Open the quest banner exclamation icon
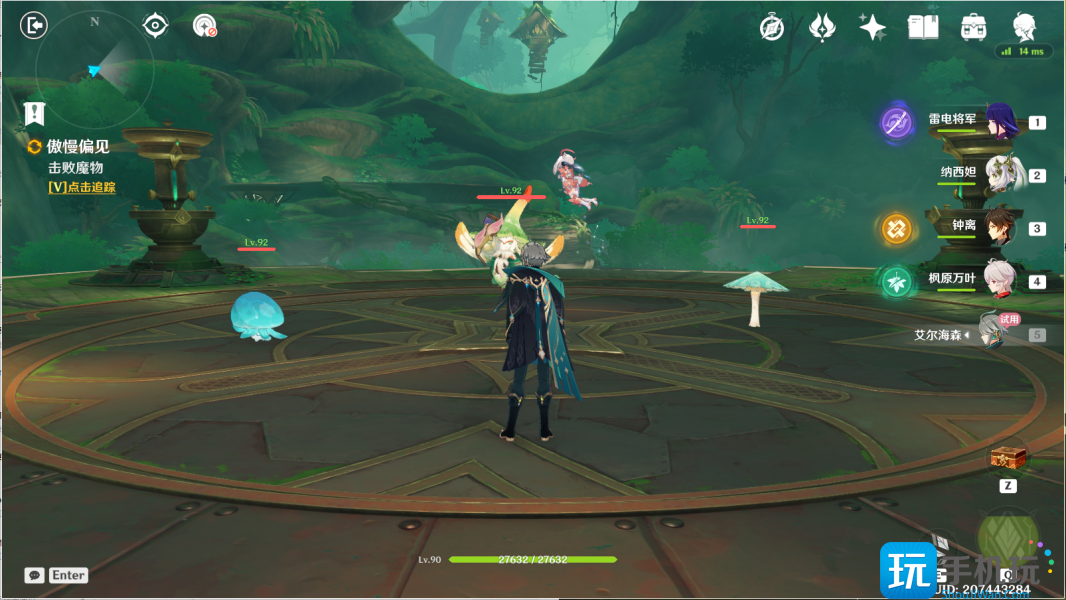This screenshot has width=1066, height=600. 34,112
